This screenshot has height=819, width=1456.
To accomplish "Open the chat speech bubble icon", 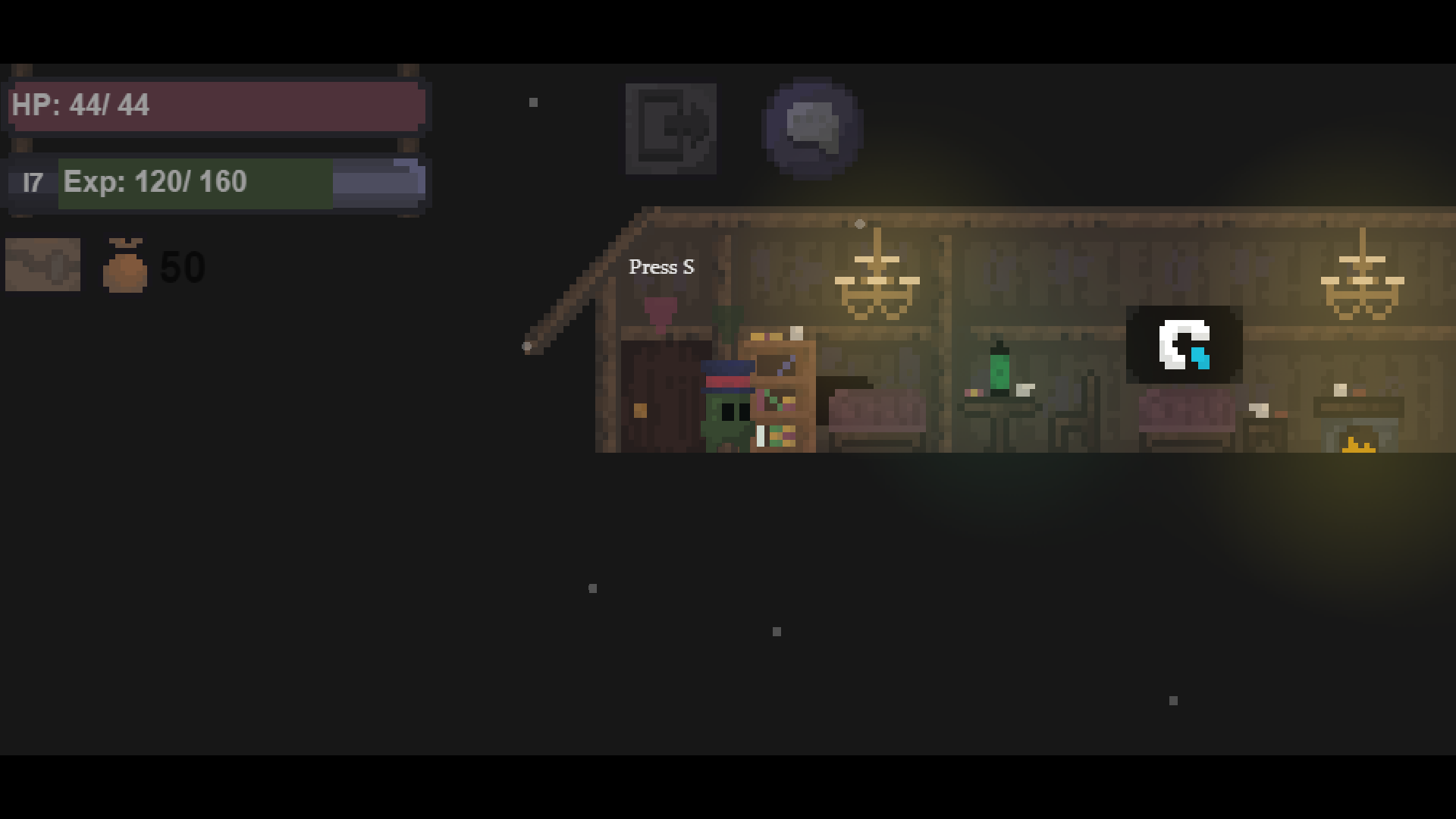I will tap(811, 127).
